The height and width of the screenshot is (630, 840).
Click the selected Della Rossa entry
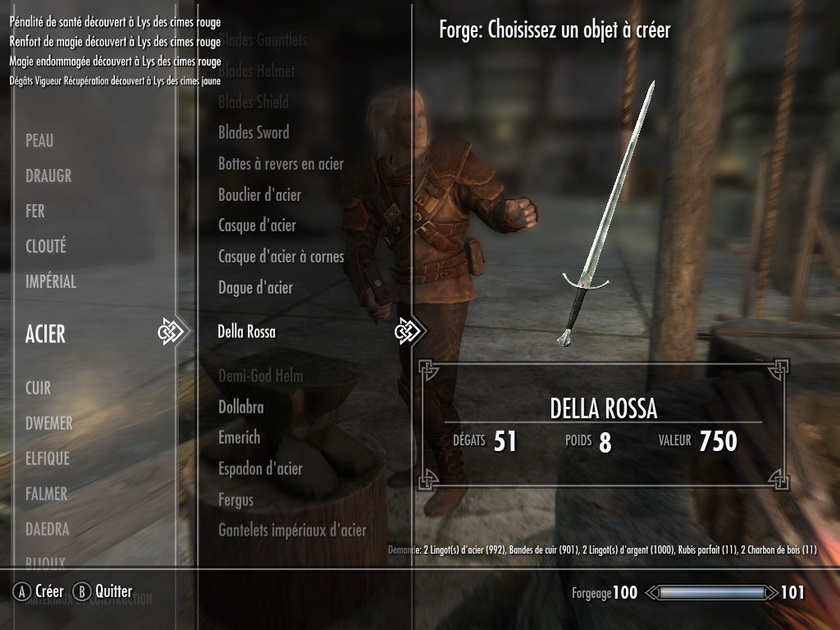246,332
